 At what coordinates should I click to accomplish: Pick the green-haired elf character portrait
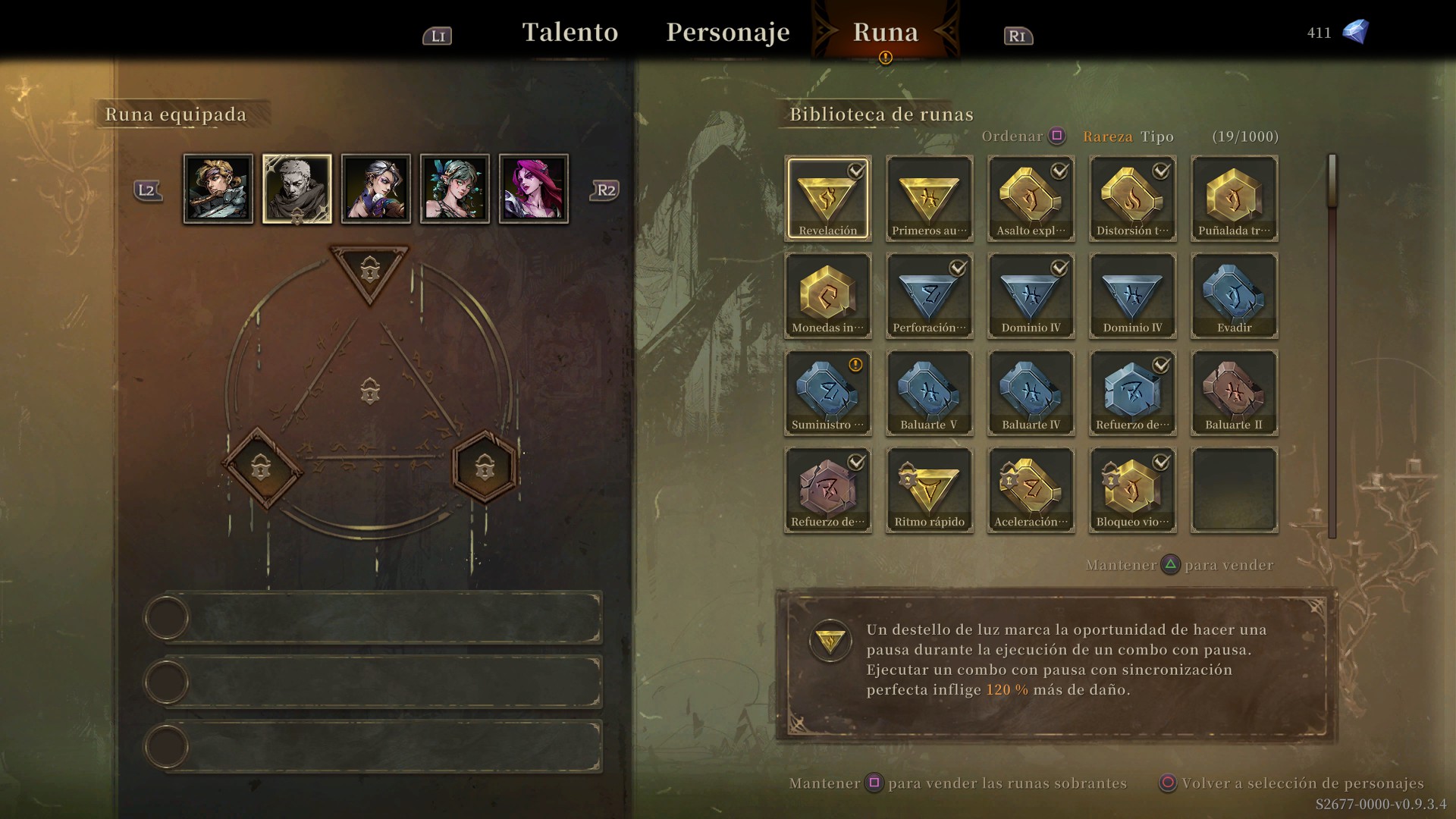click(455, 189)
